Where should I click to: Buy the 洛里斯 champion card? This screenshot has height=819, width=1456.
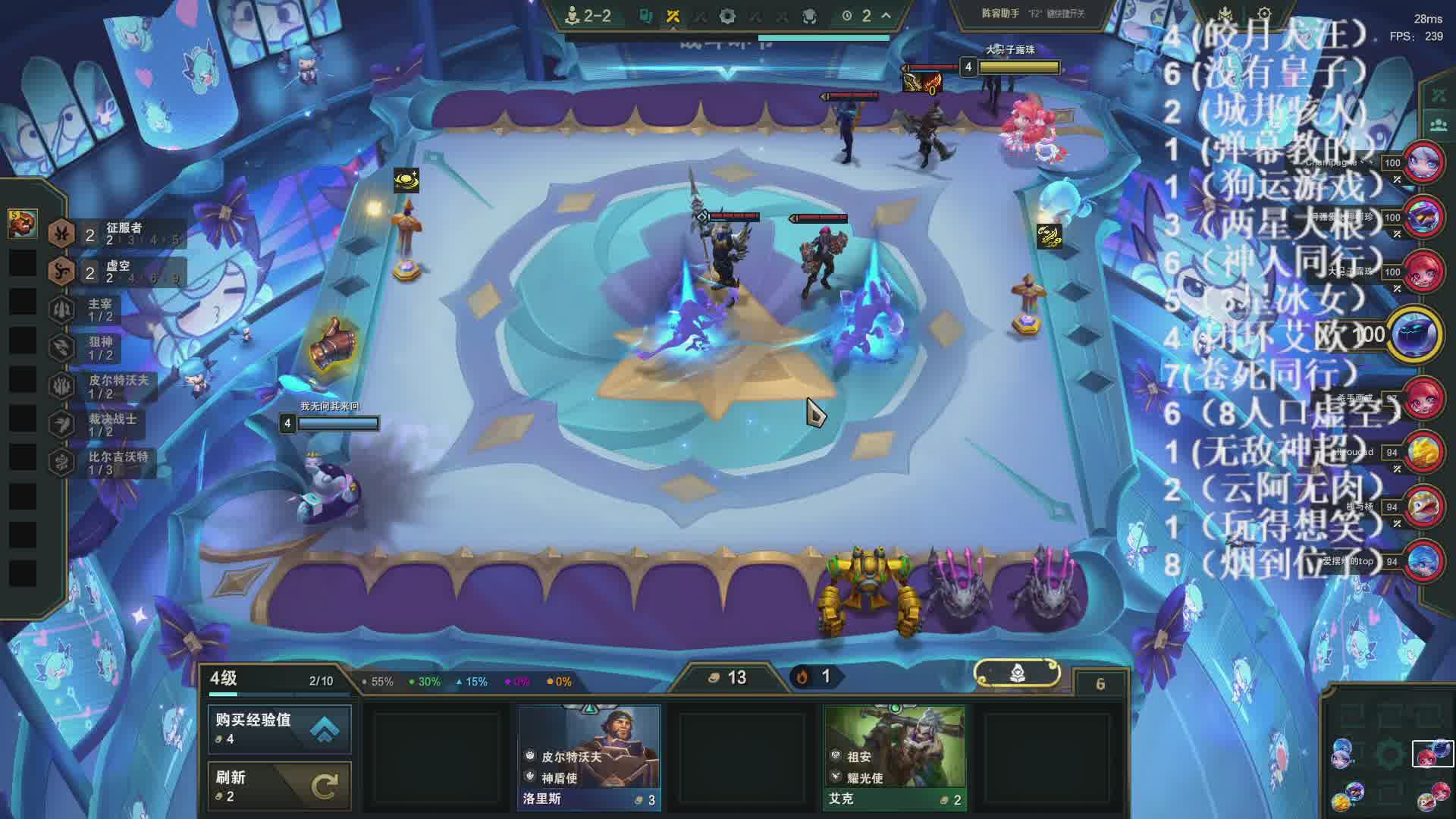point(589,757)
